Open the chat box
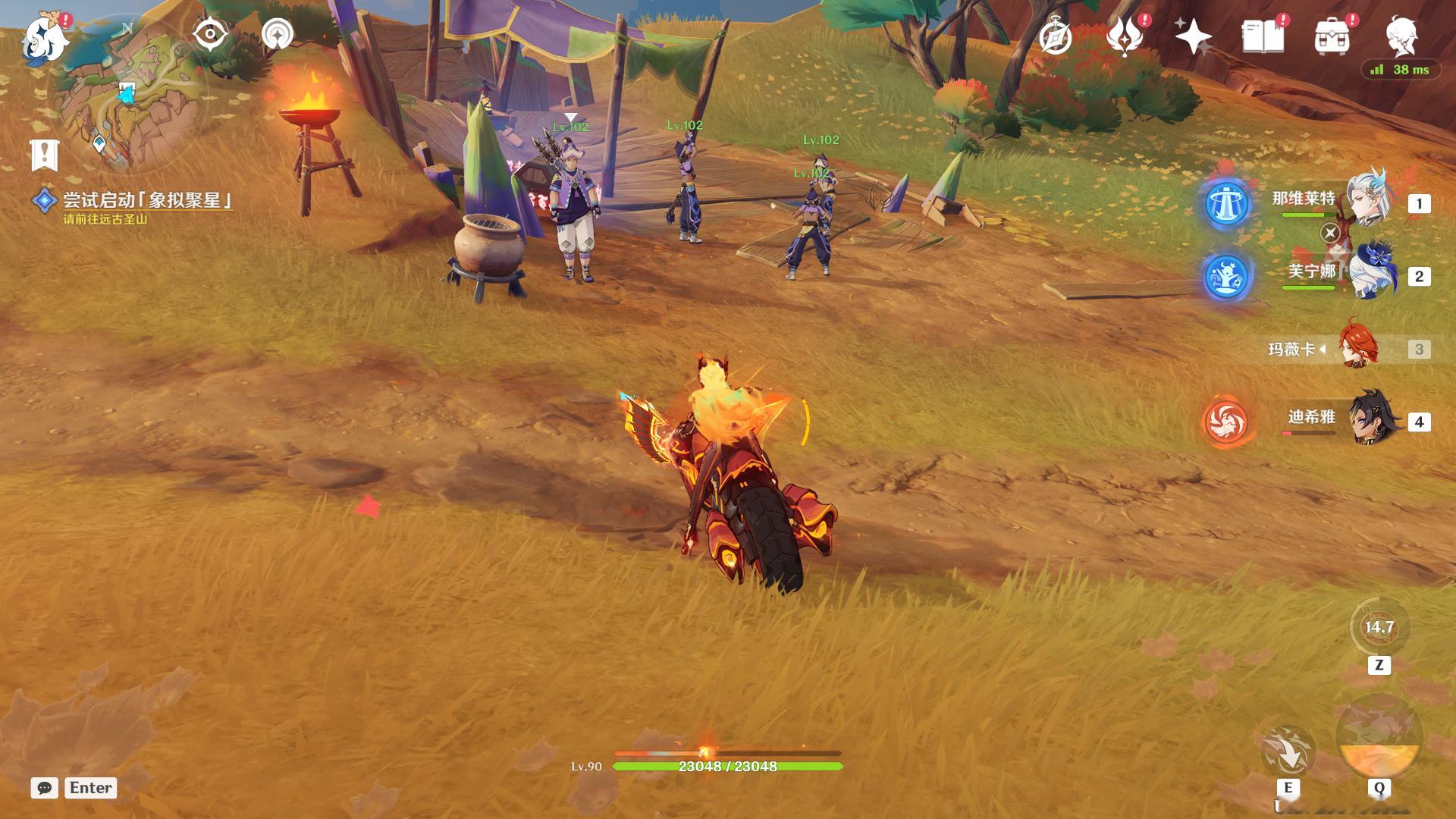The height and width of the screenshot is (819, 1456). 45,788
